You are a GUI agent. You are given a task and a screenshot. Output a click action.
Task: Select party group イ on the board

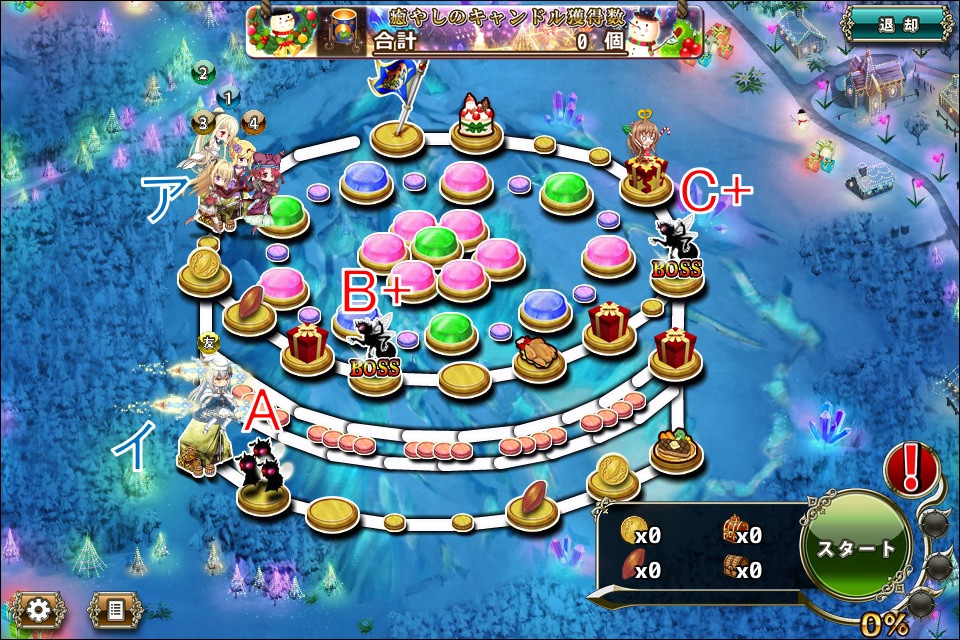click(207, 420)
